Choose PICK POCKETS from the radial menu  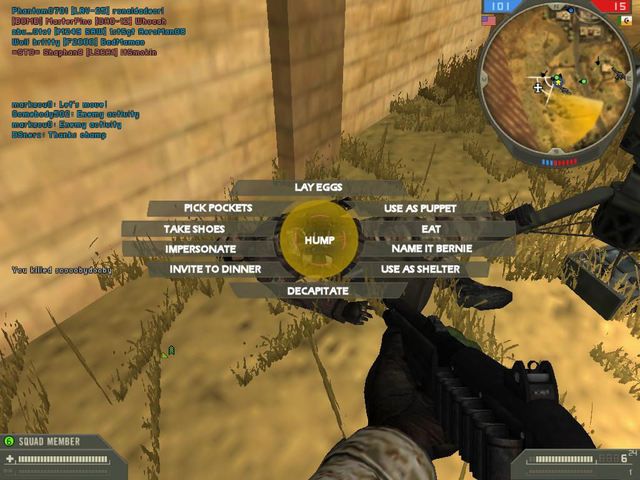coord(217,208)
